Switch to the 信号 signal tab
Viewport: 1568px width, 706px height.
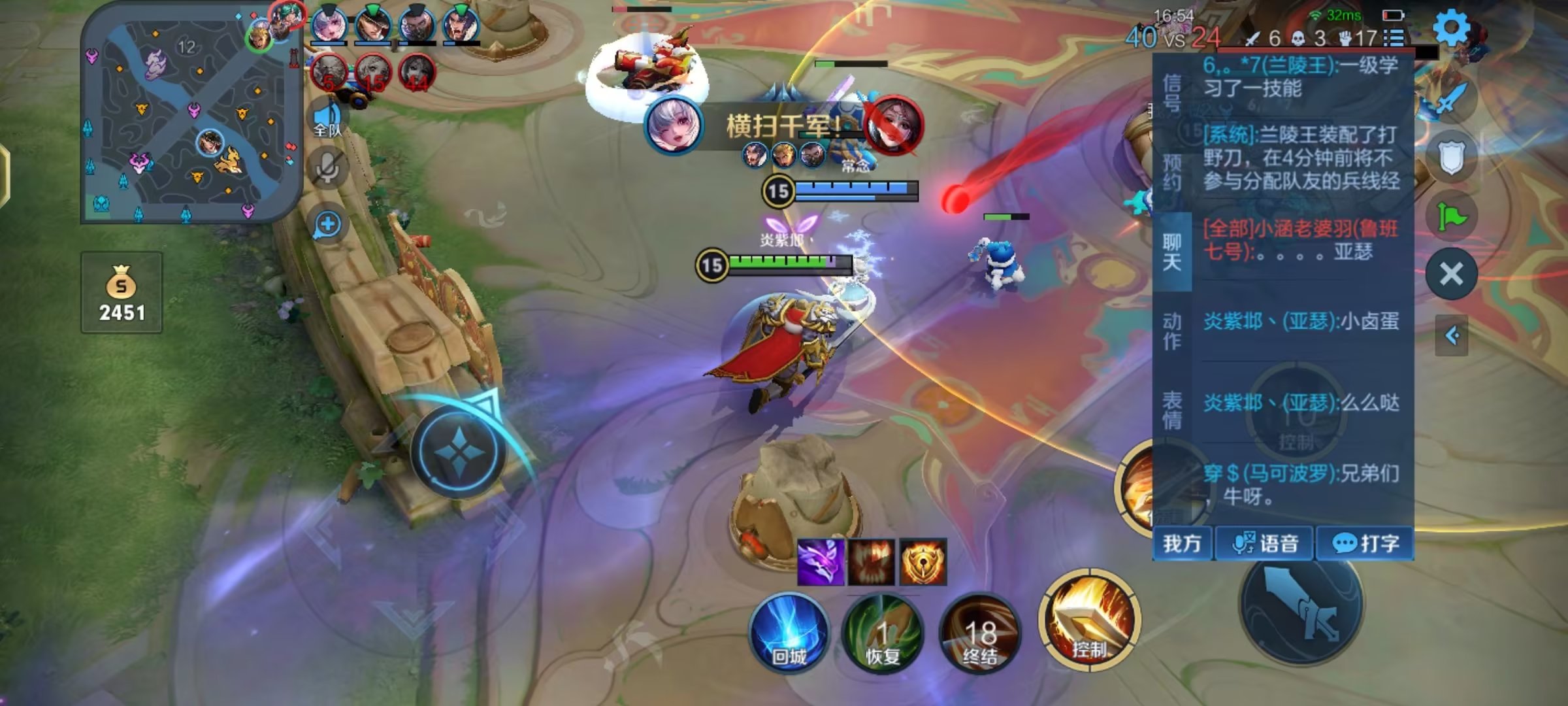pos(1172,93)
